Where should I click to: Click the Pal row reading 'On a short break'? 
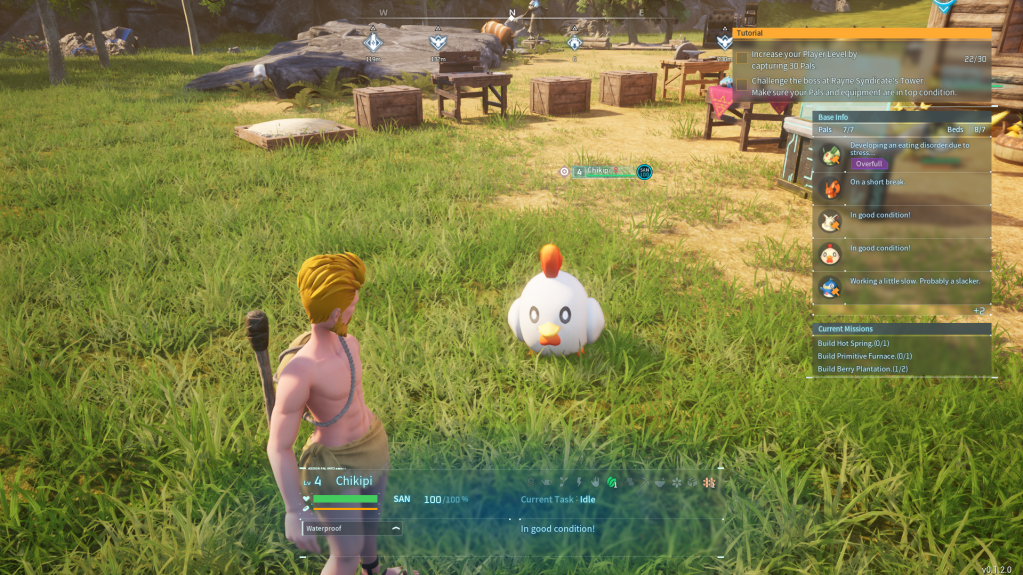[900, 187]
